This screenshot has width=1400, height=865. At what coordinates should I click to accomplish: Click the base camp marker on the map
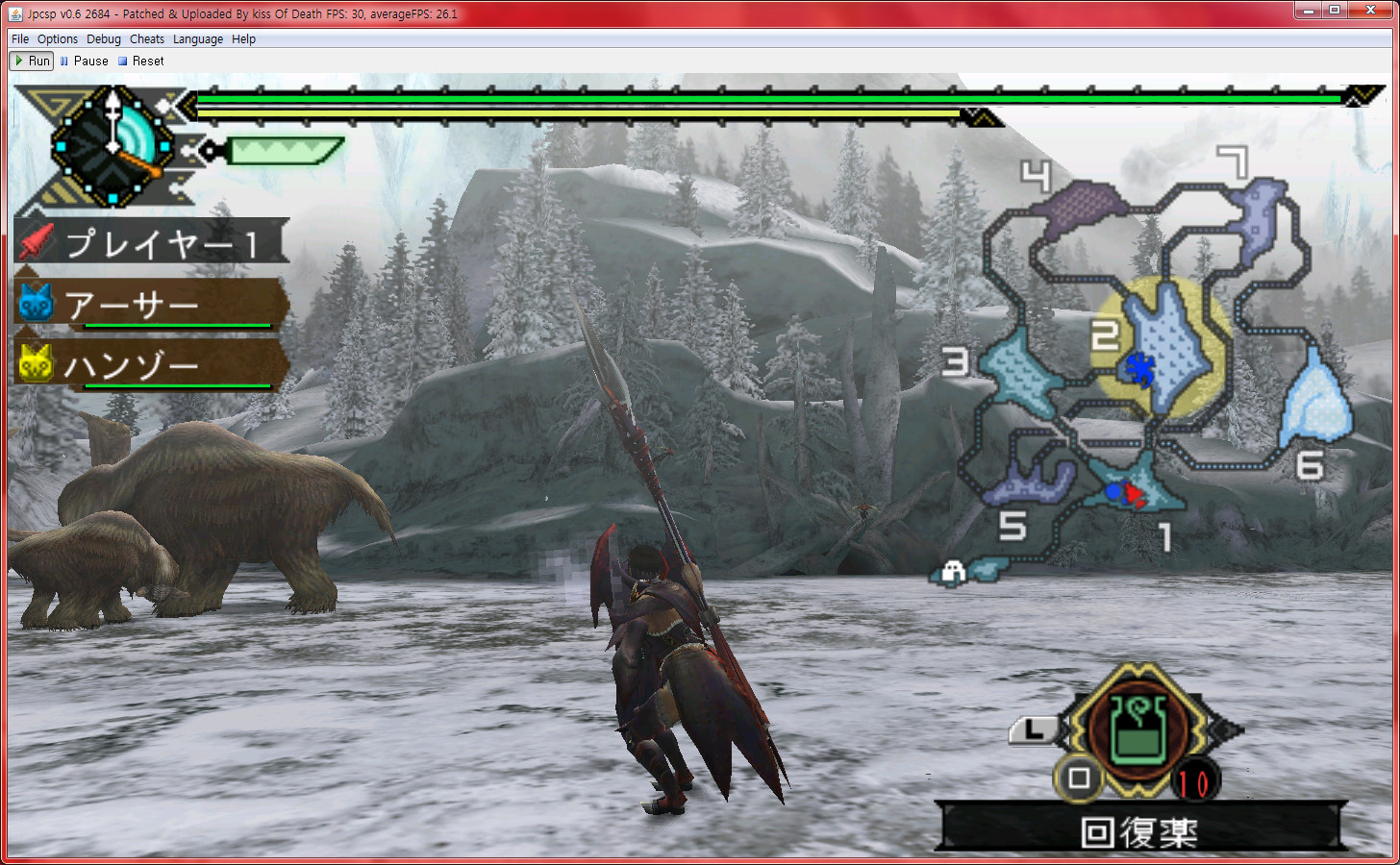click(x=953, y=573)
